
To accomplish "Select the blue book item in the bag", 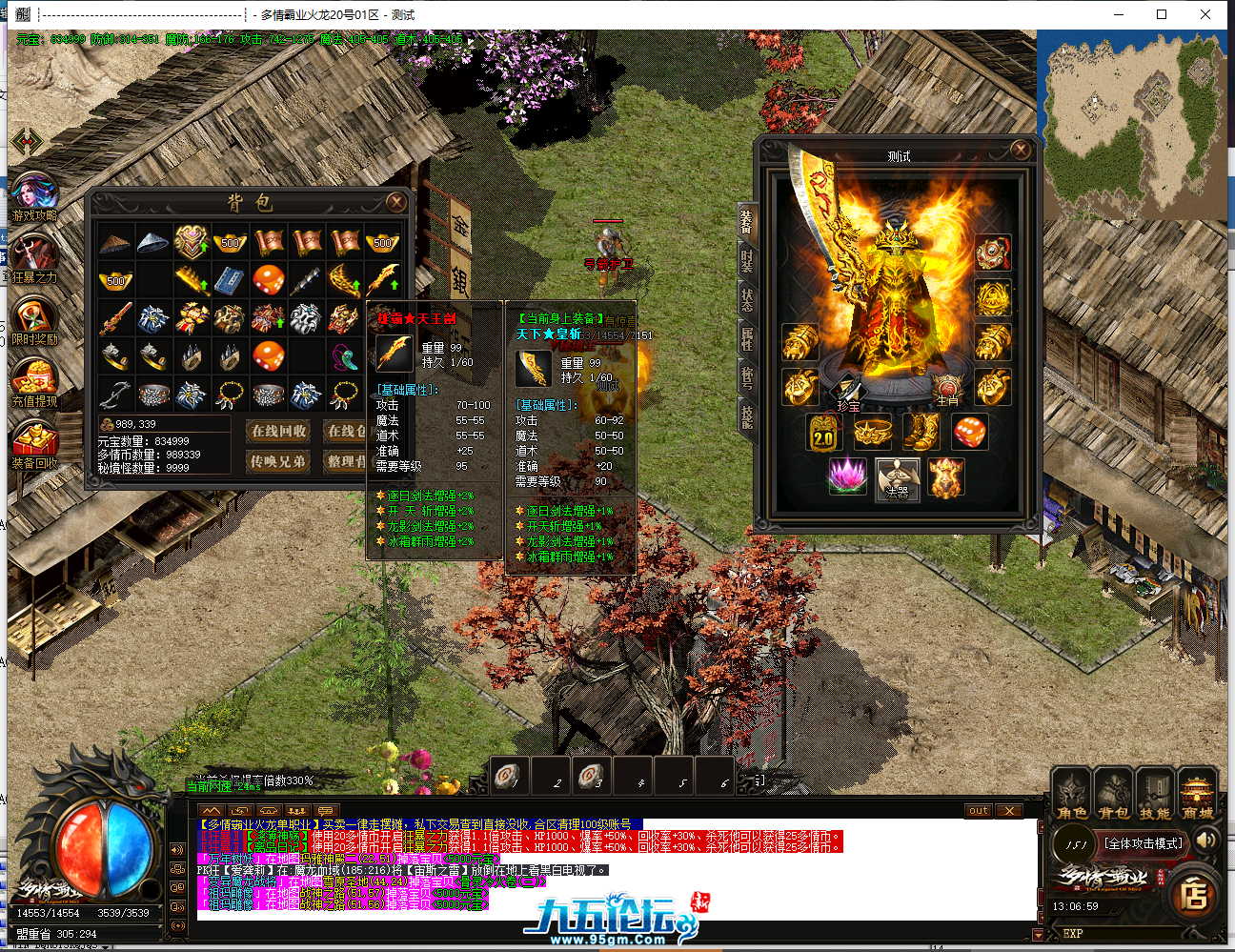I will point(230,280).
